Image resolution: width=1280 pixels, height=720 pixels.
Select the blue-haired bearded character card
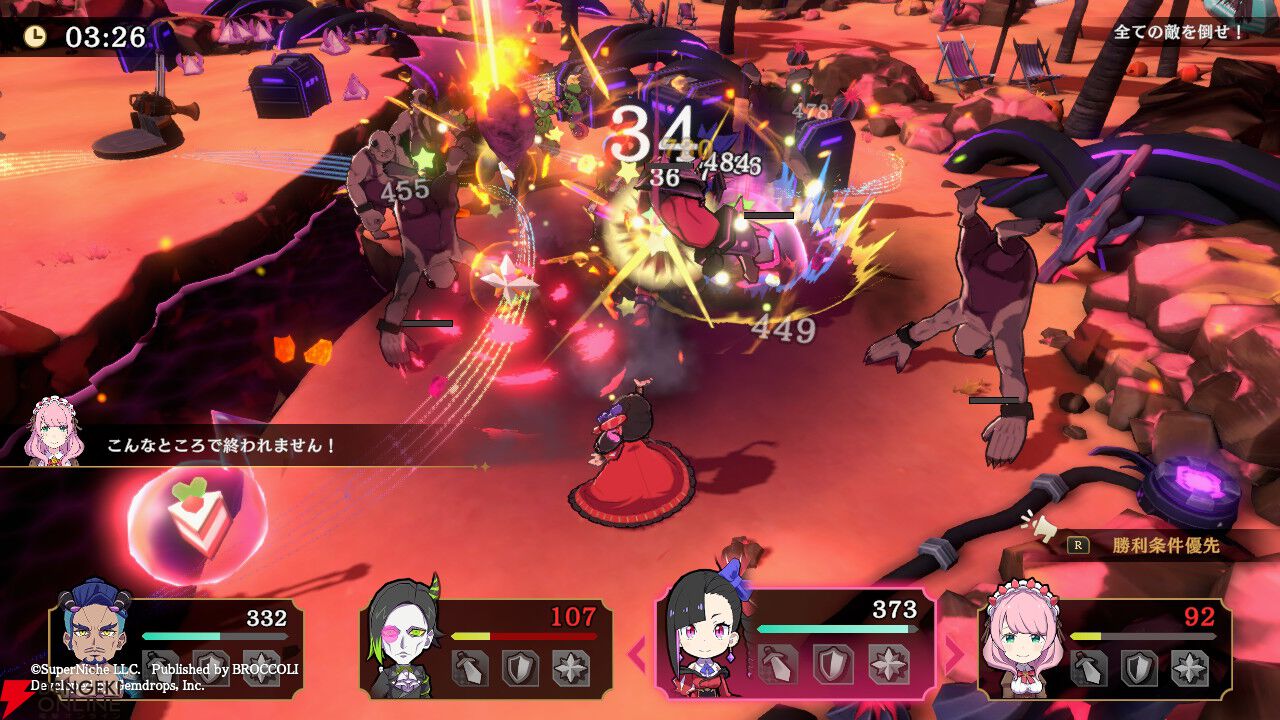click(x=176, y=646)
